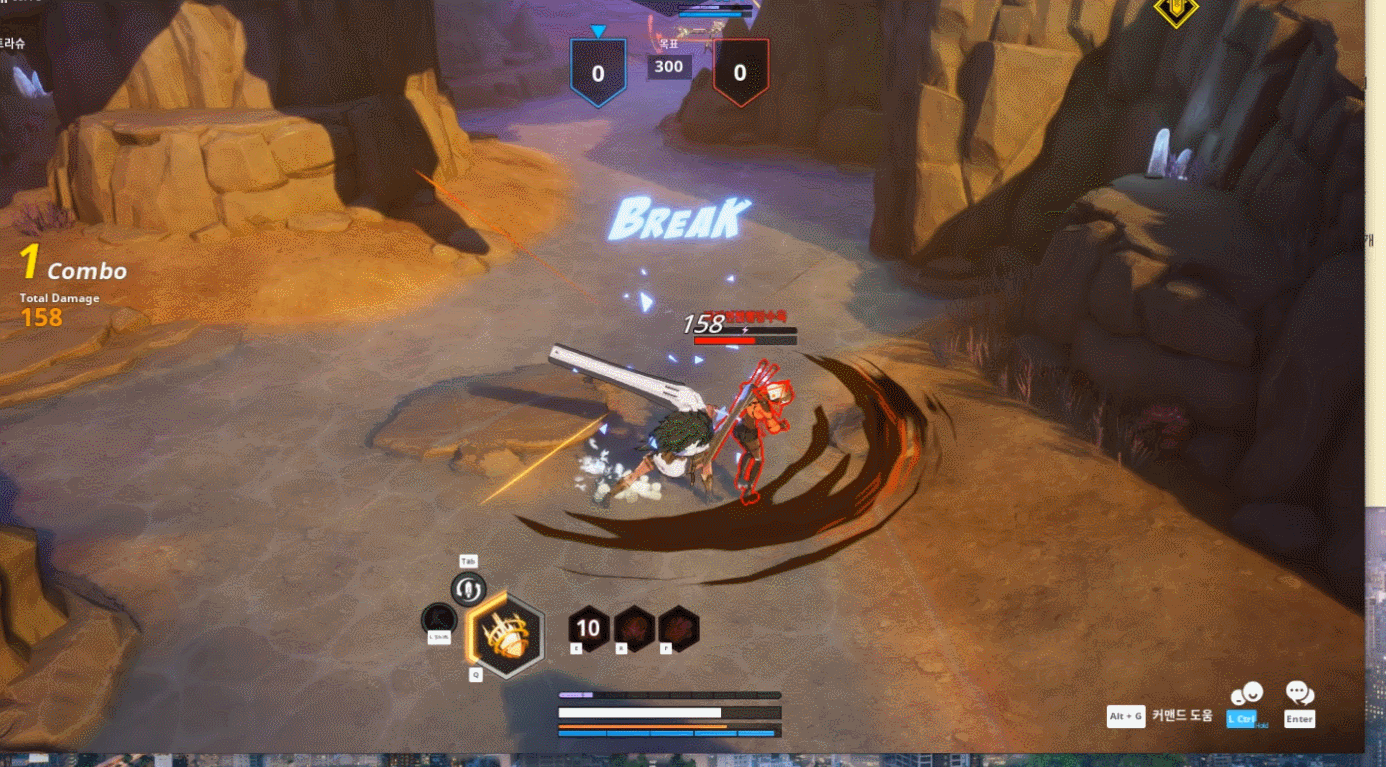Open the emote smiley faces icon
The height and width of the screenshot is (767, 1386).
(1246, 694)
